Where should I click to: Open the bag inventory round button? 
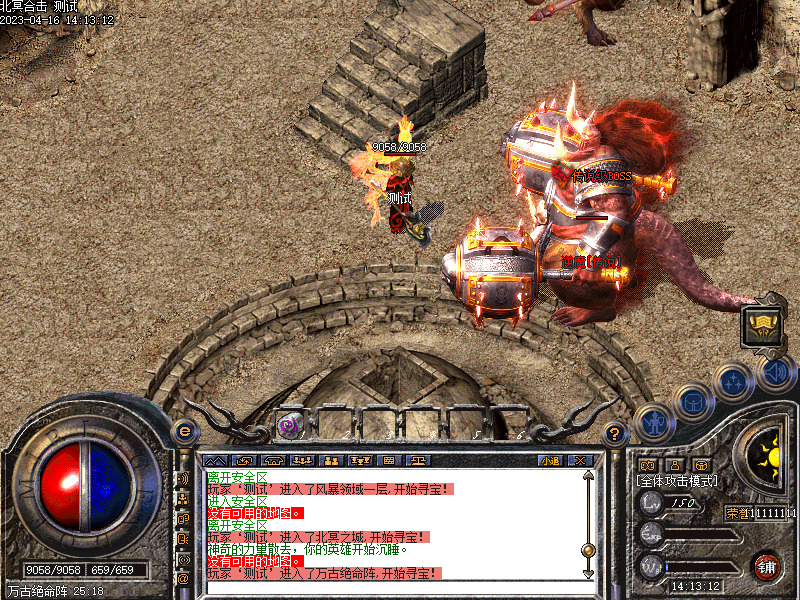coord(691,402)
